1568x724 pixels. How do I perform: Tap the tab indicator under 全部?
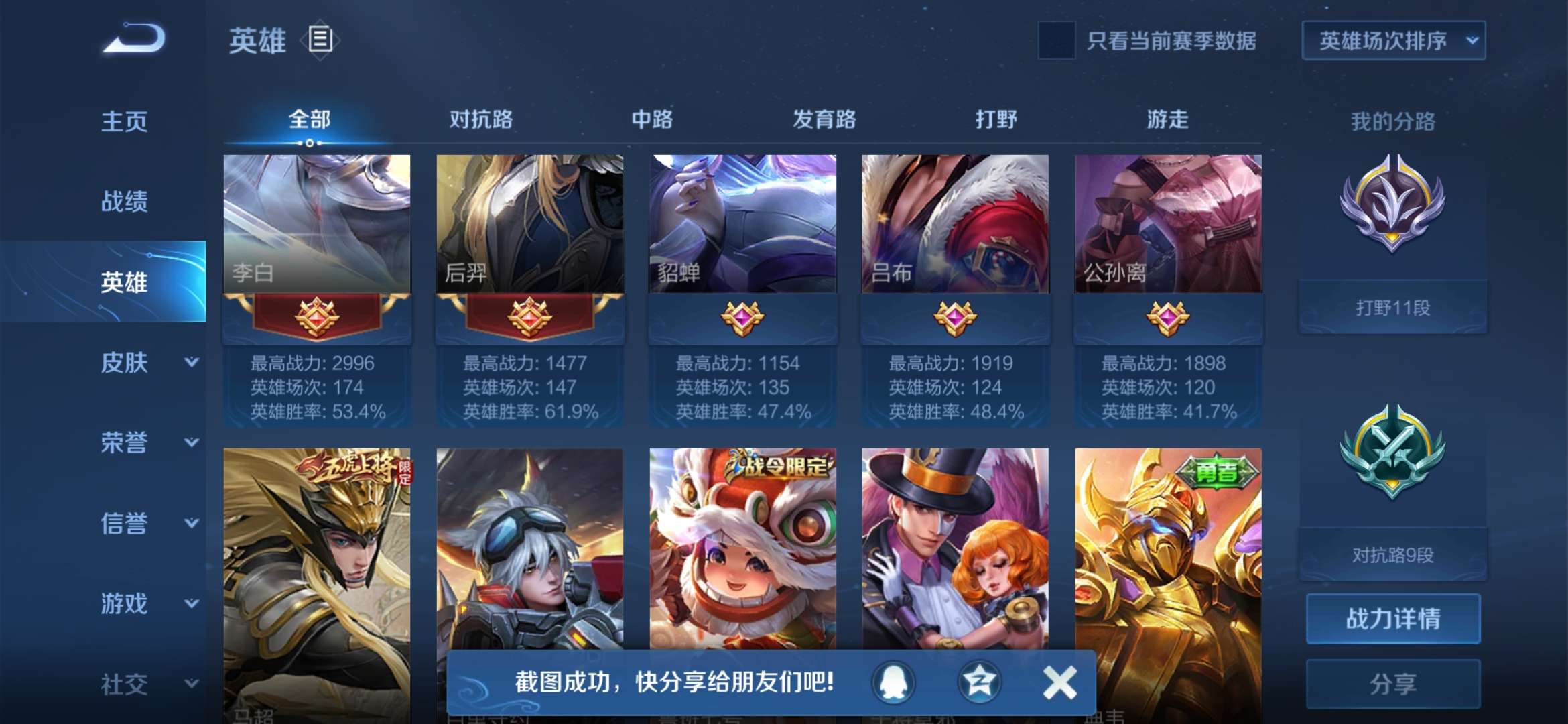click(x=309, y=143)
